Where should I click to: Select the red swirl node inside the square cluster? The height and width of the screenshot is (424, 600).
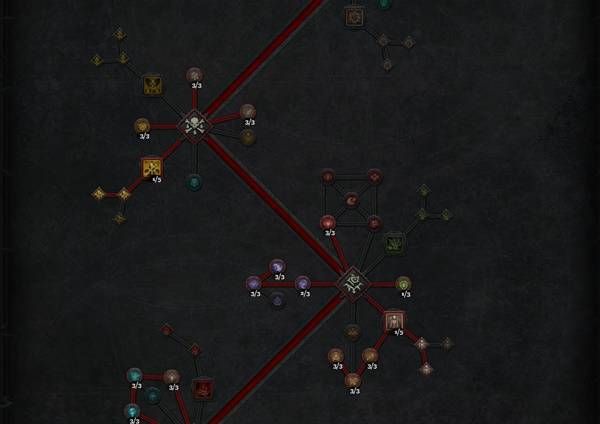(352, 200)
